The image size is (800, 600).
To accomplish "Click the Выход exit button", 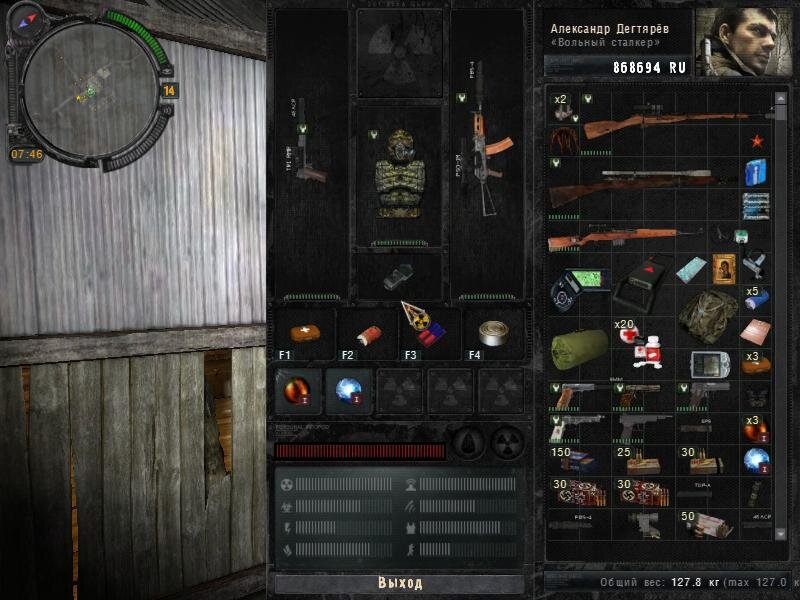I will 400,583.
